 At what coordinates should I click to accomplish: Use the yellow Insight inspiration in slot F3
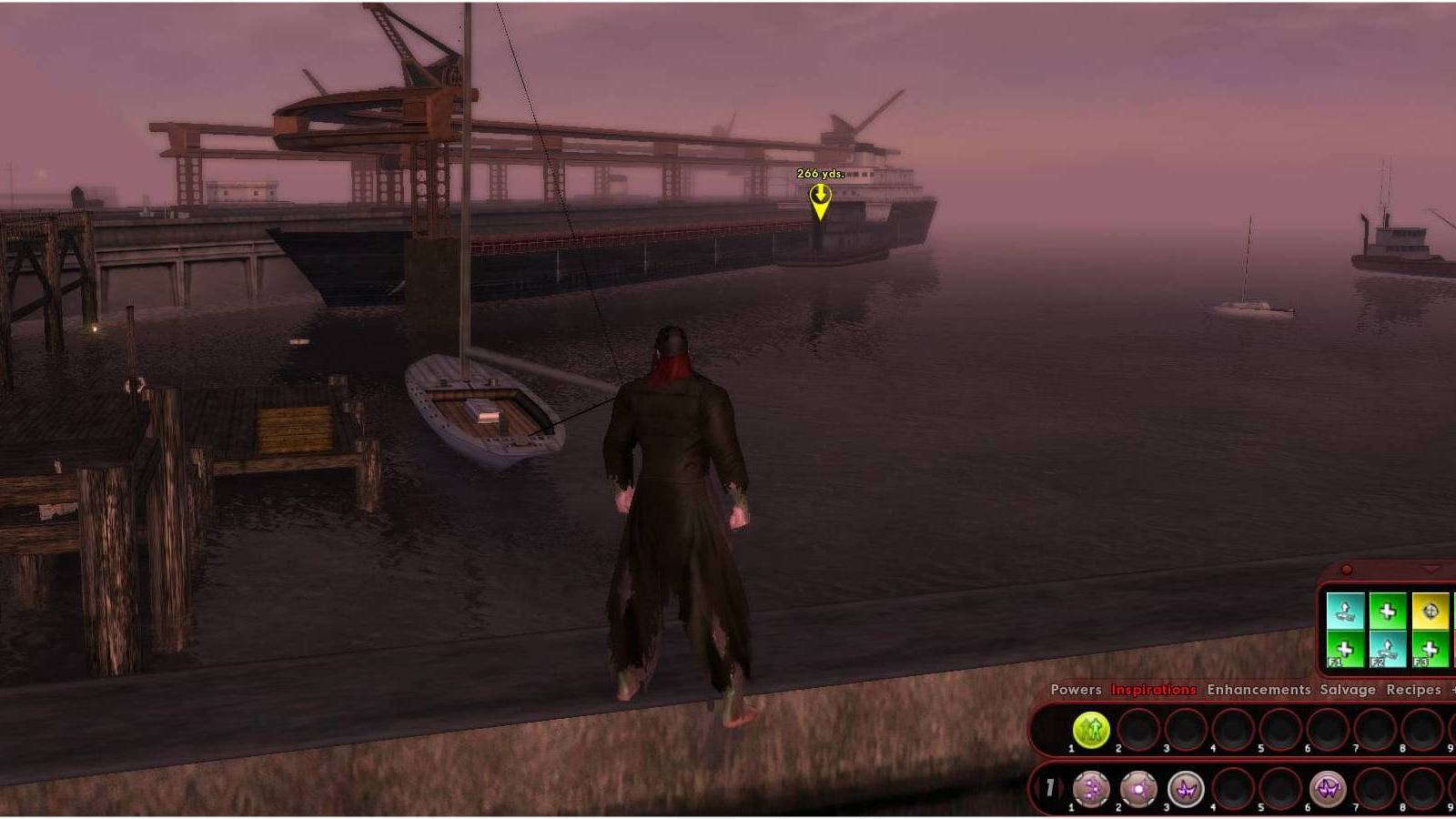click(x=1433, y=610)
